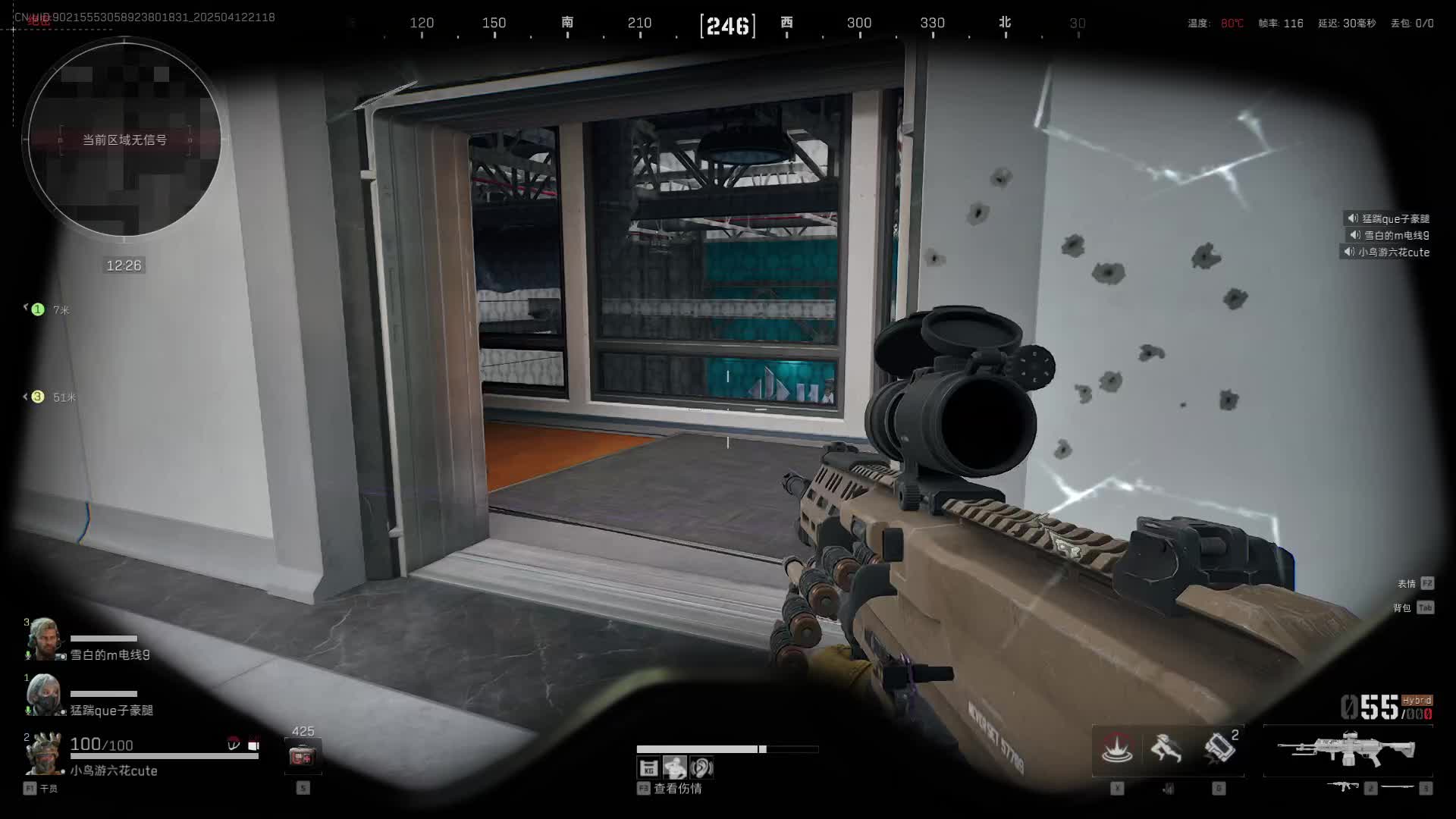Switch to the melee knife icon
Image resolution: width=1456 pixels, height=819 pixels.
click(1398, 787)
